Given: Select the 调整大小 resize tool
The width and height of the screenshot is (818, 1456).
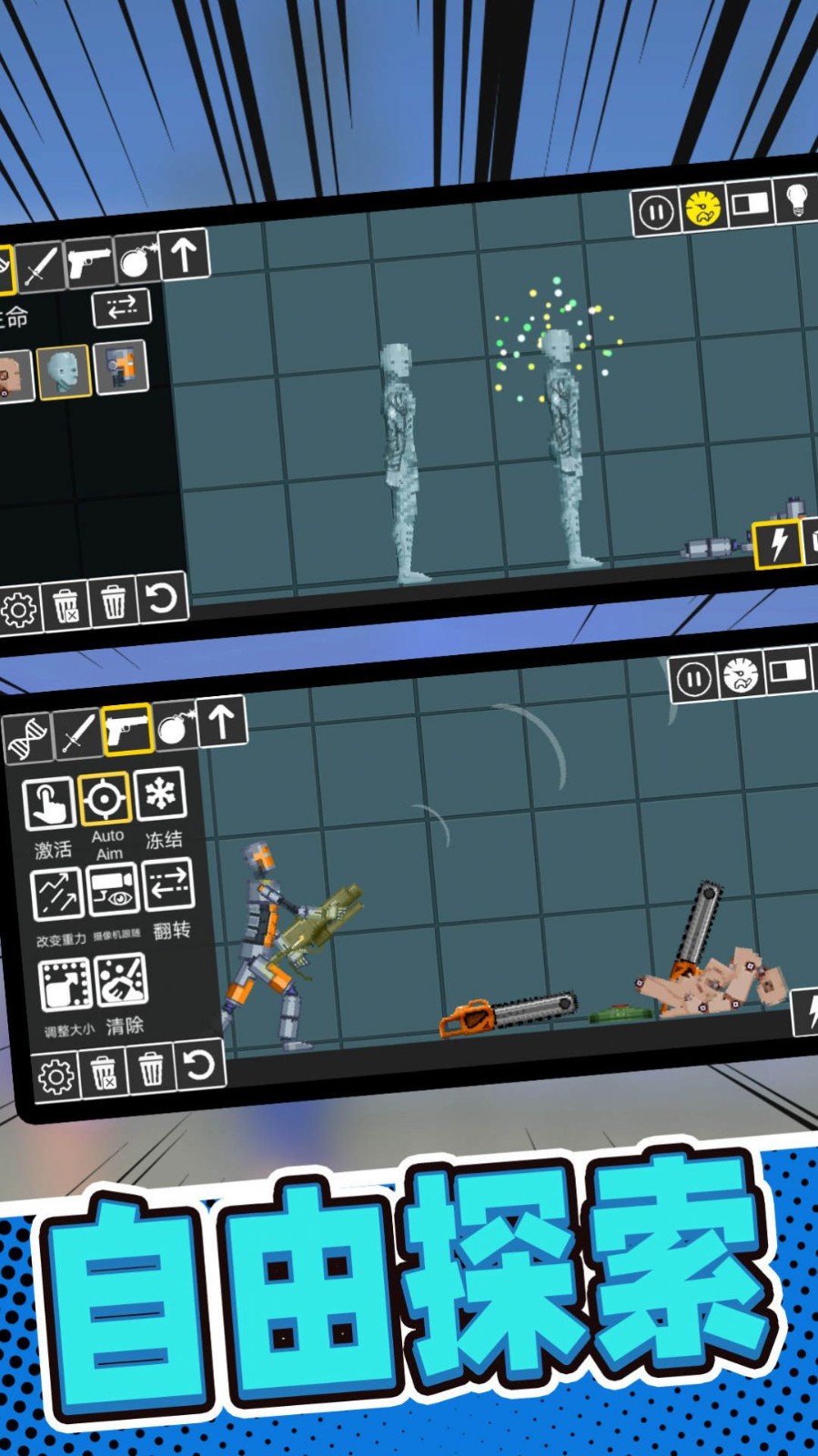Looking at the screenshot, I should coord(65,985).
